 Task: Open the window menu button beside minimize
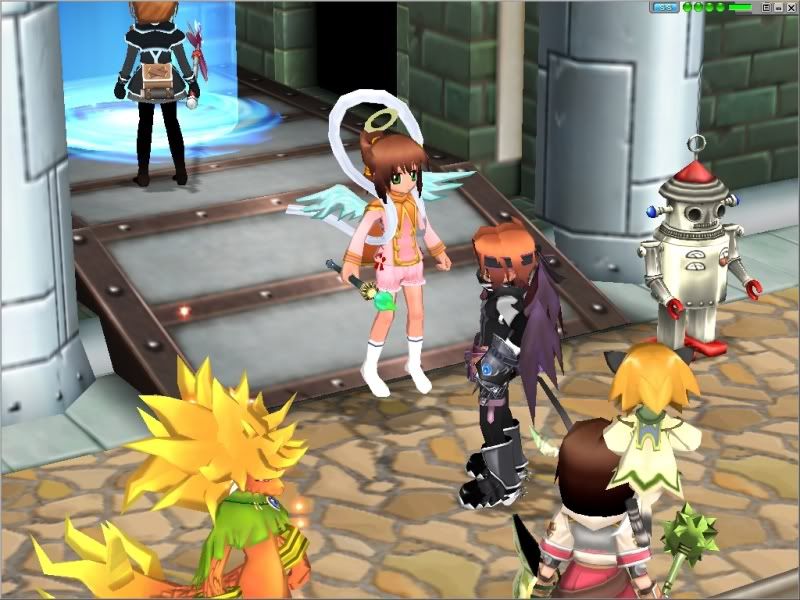766,7
